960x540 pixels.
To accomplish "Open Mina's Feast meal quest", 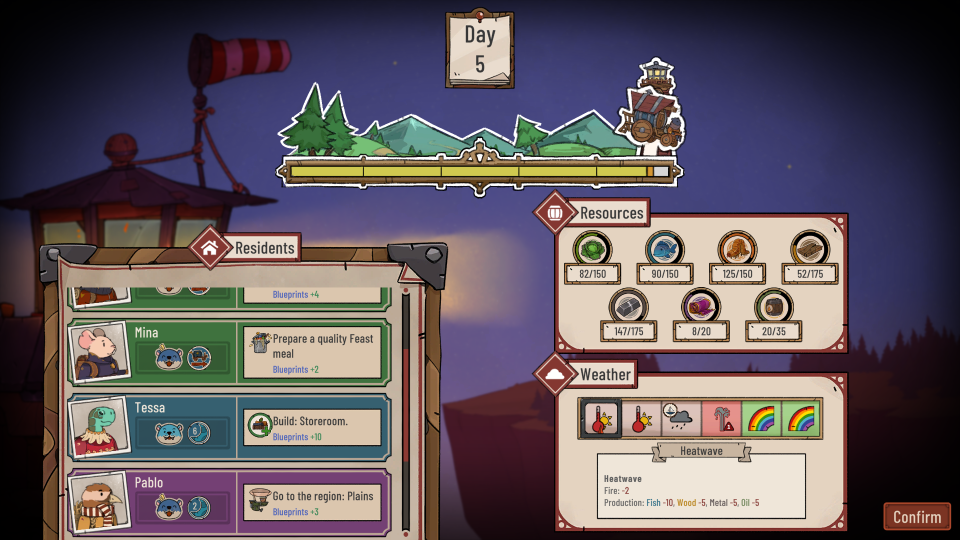I will (x=313, y=353).
